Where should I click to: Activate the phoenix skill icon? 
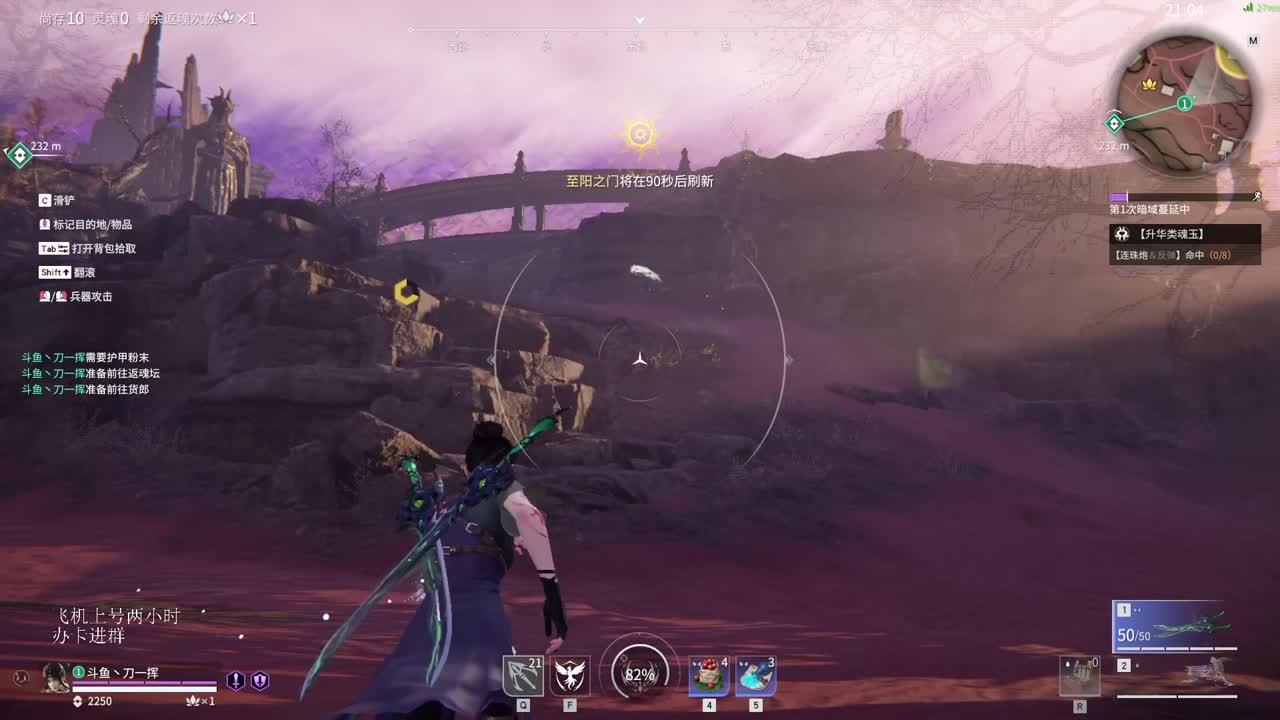[x=570, y=676]
